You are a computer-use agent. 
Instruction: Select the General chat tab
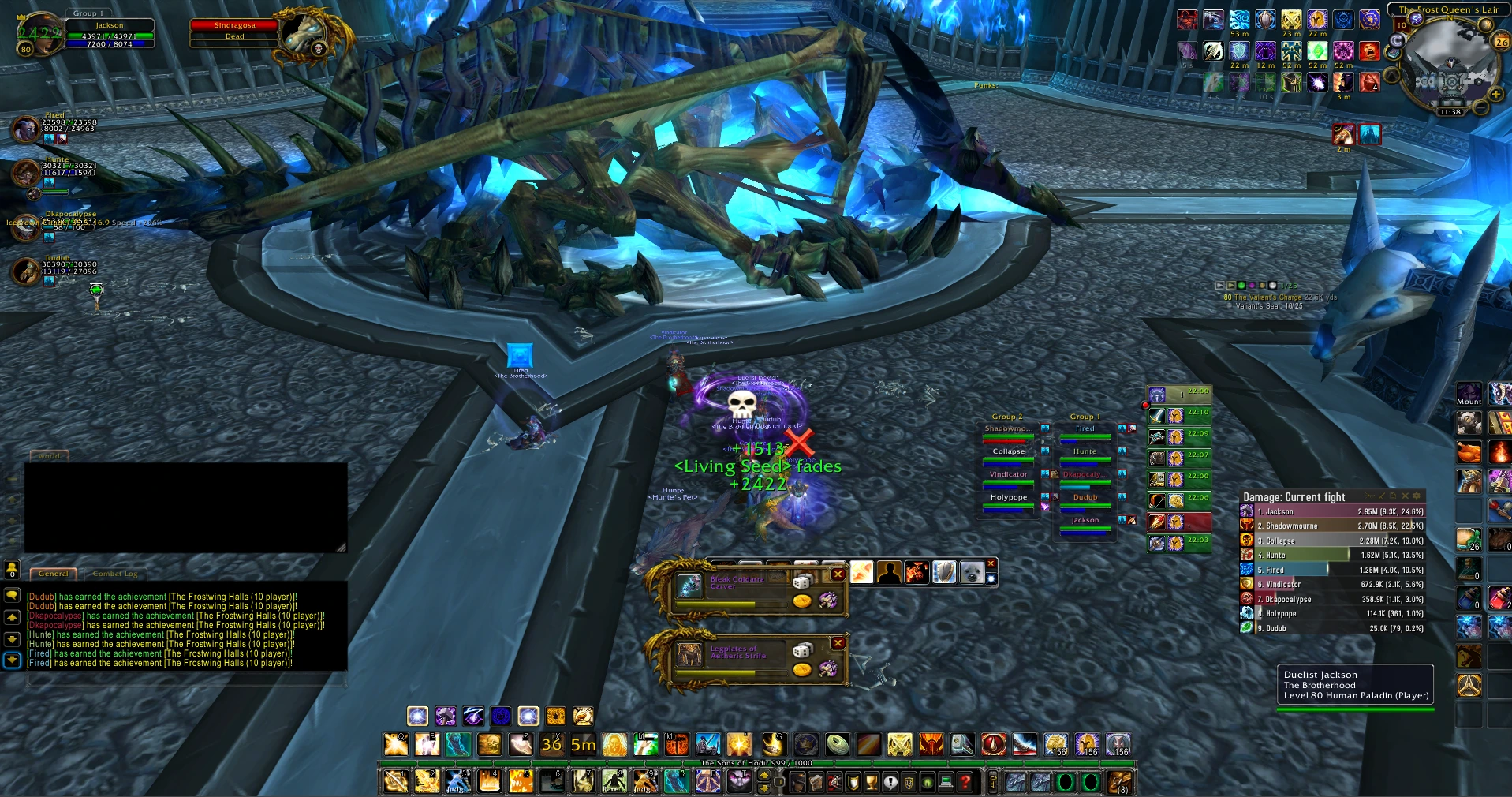pos(54,574)
